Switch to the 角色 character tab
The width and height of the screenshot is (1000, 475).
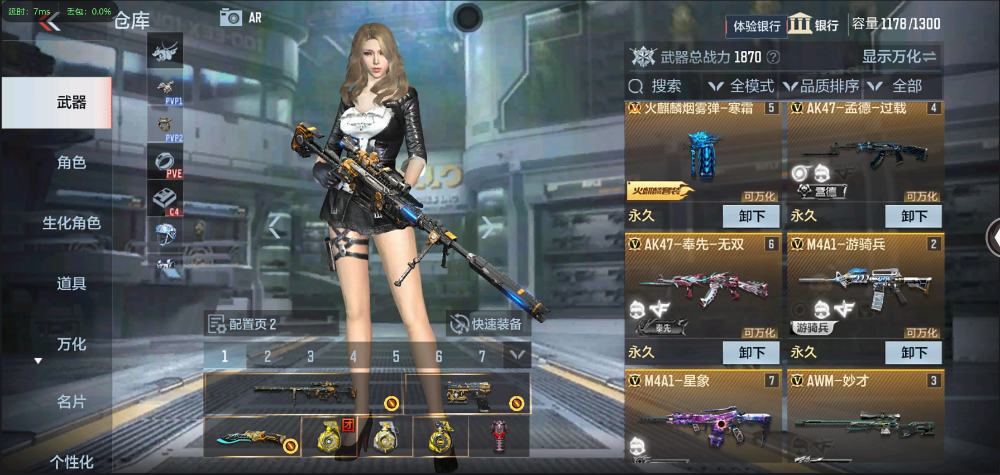71,163
